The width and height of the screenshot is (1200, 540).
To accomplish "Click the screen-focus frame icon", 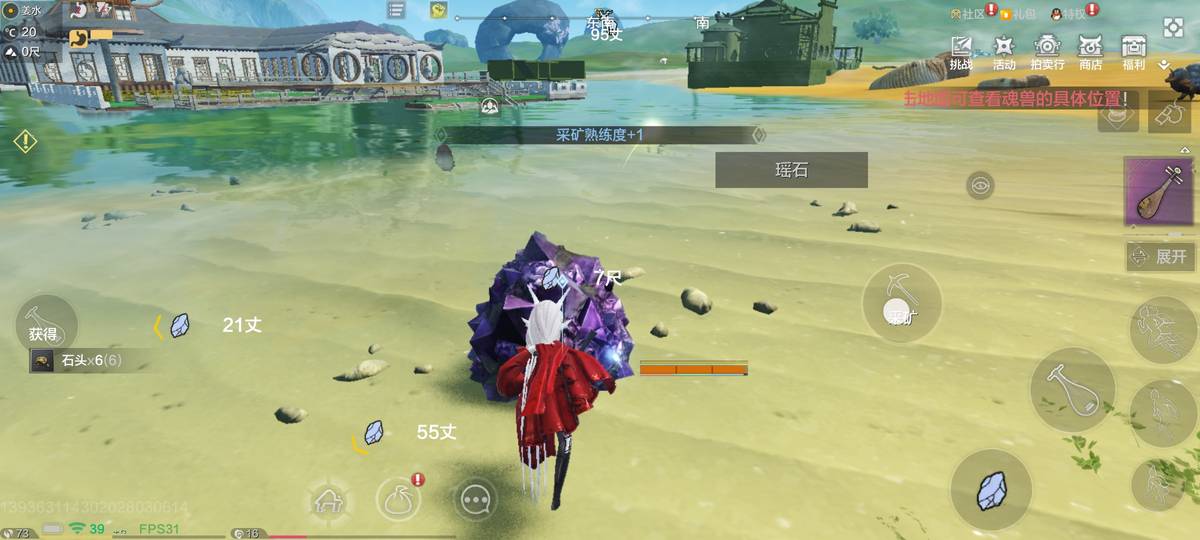I will [1173, 27].
